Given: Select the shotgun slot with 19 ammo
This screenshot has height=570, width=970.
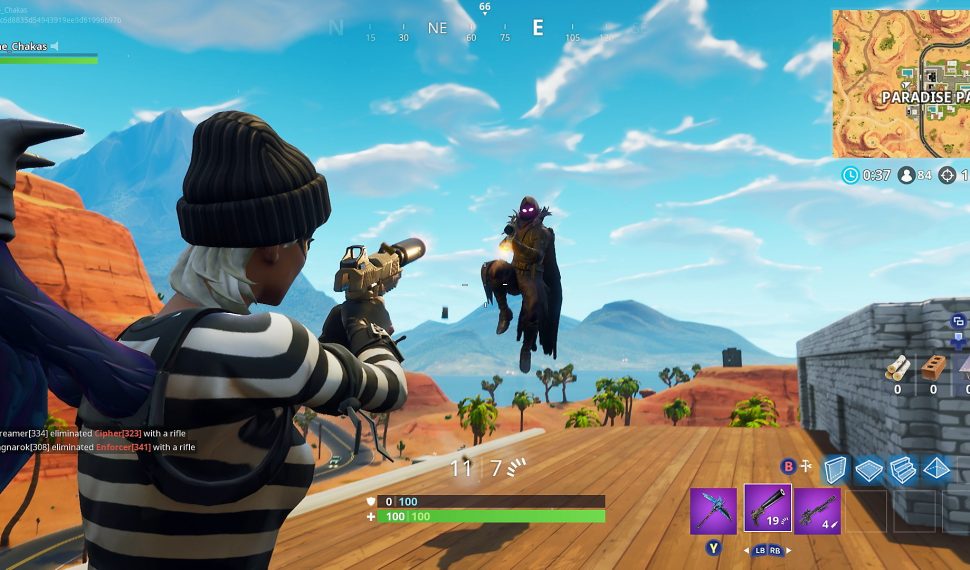Looking at the screenshot, I should [x=767, y=509].
